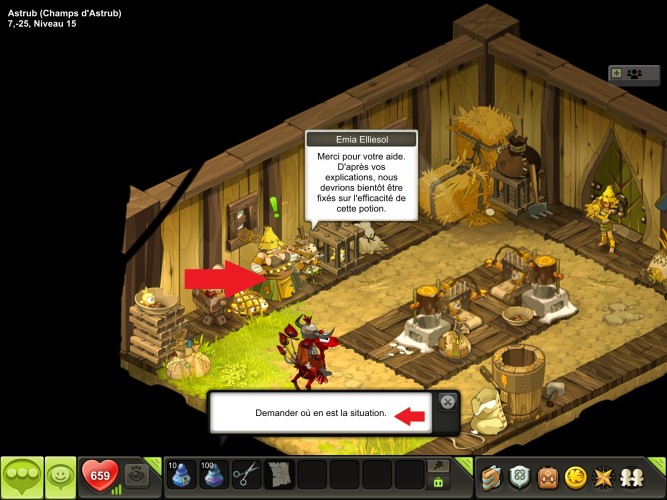Screen dimensions: 667x500
Task: Toggle the green hotbar lock icon
Action: pyautogui.click(x=437, y=483)
